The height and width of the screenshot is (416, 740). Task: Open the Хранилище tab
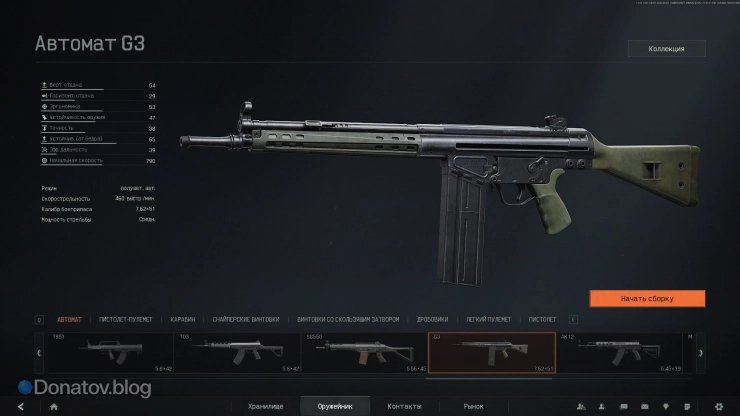click(266, 406)
